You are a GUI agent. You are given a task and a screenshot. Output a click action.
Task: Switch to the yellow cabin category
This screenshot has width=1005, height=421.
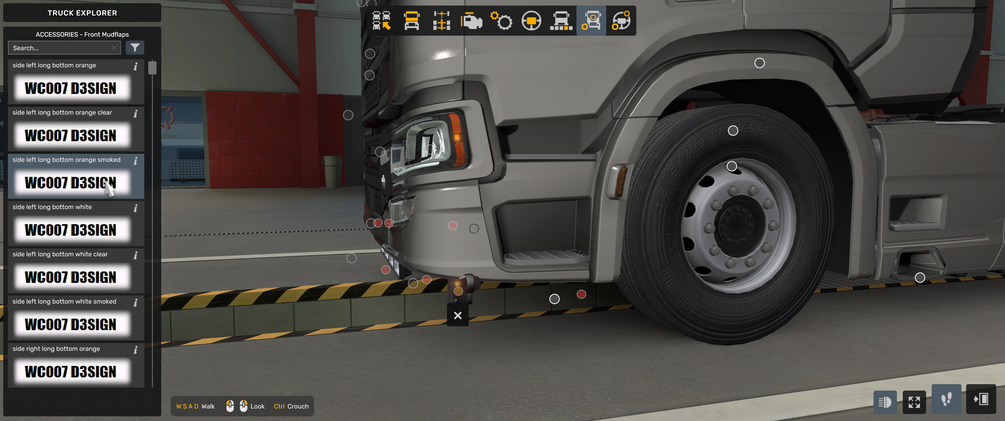point(412,20)
